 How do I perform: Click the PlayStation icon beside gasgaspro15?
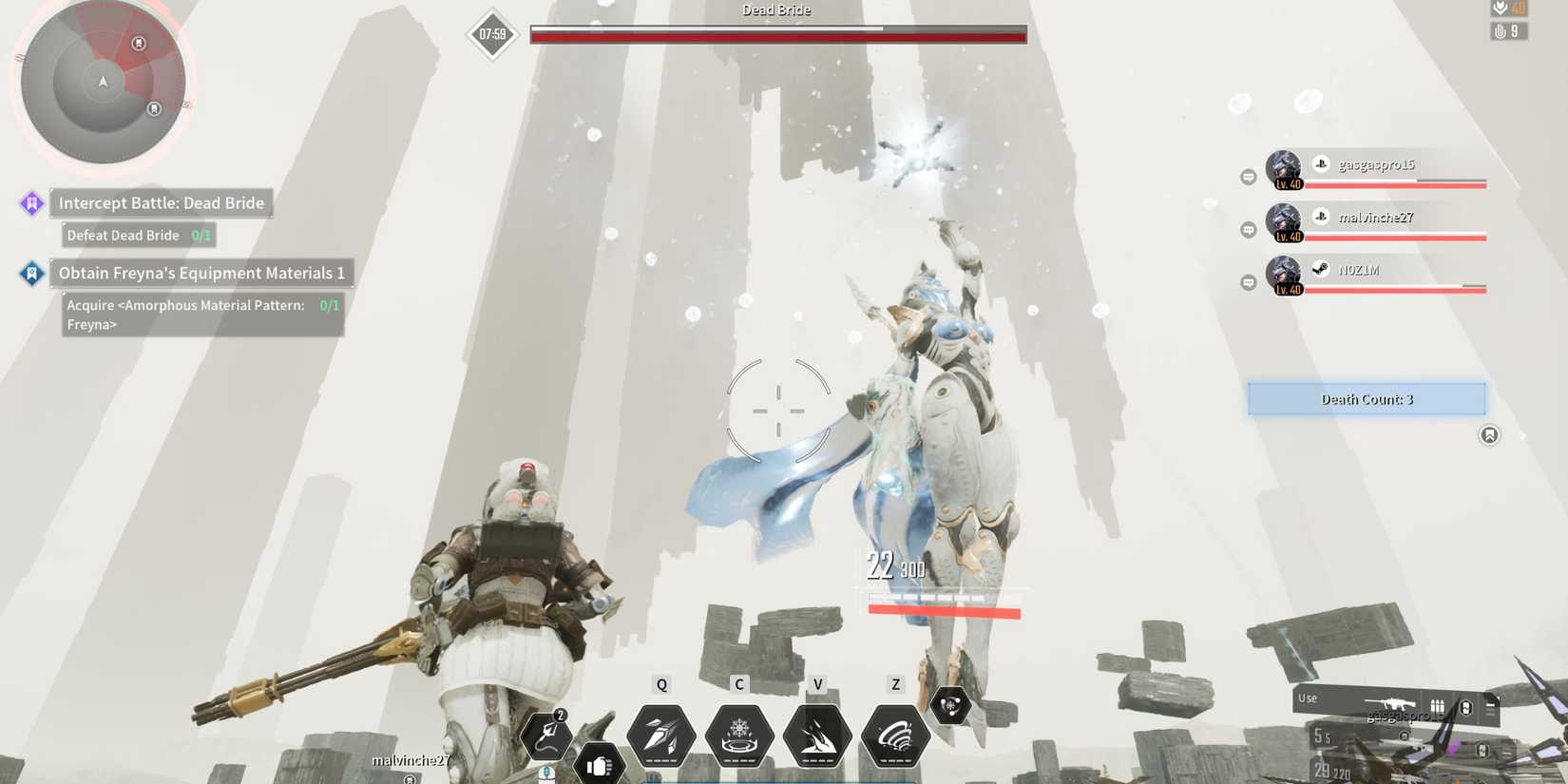click(x=1320, y=163)
